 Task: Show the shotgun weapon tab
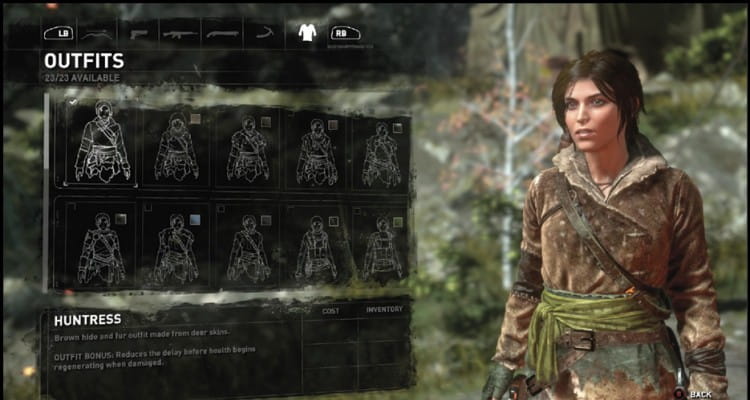pos(221,32)
